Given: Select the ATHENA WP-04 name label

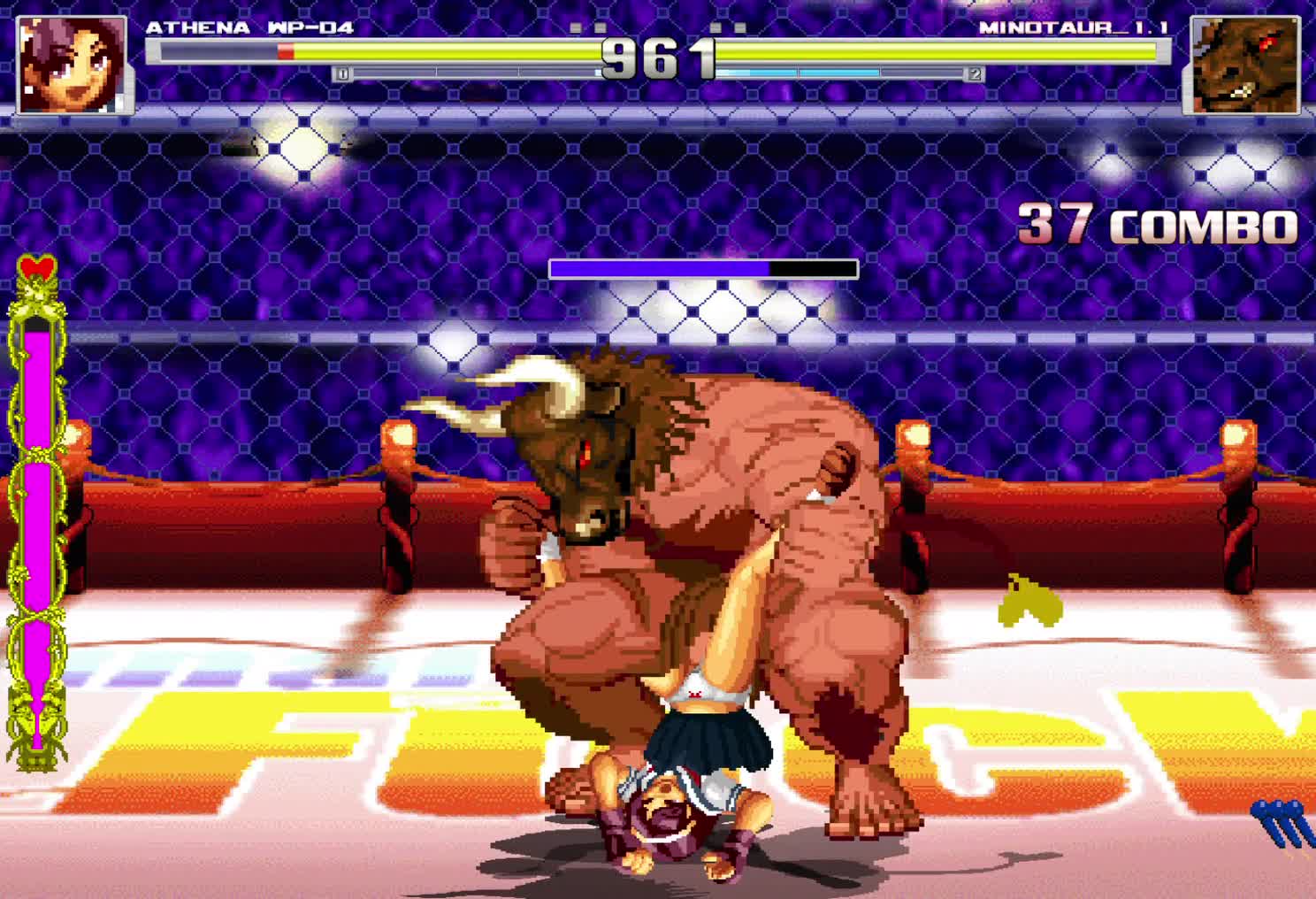Looking at the screenshot, I should click(x=250, y=27).
